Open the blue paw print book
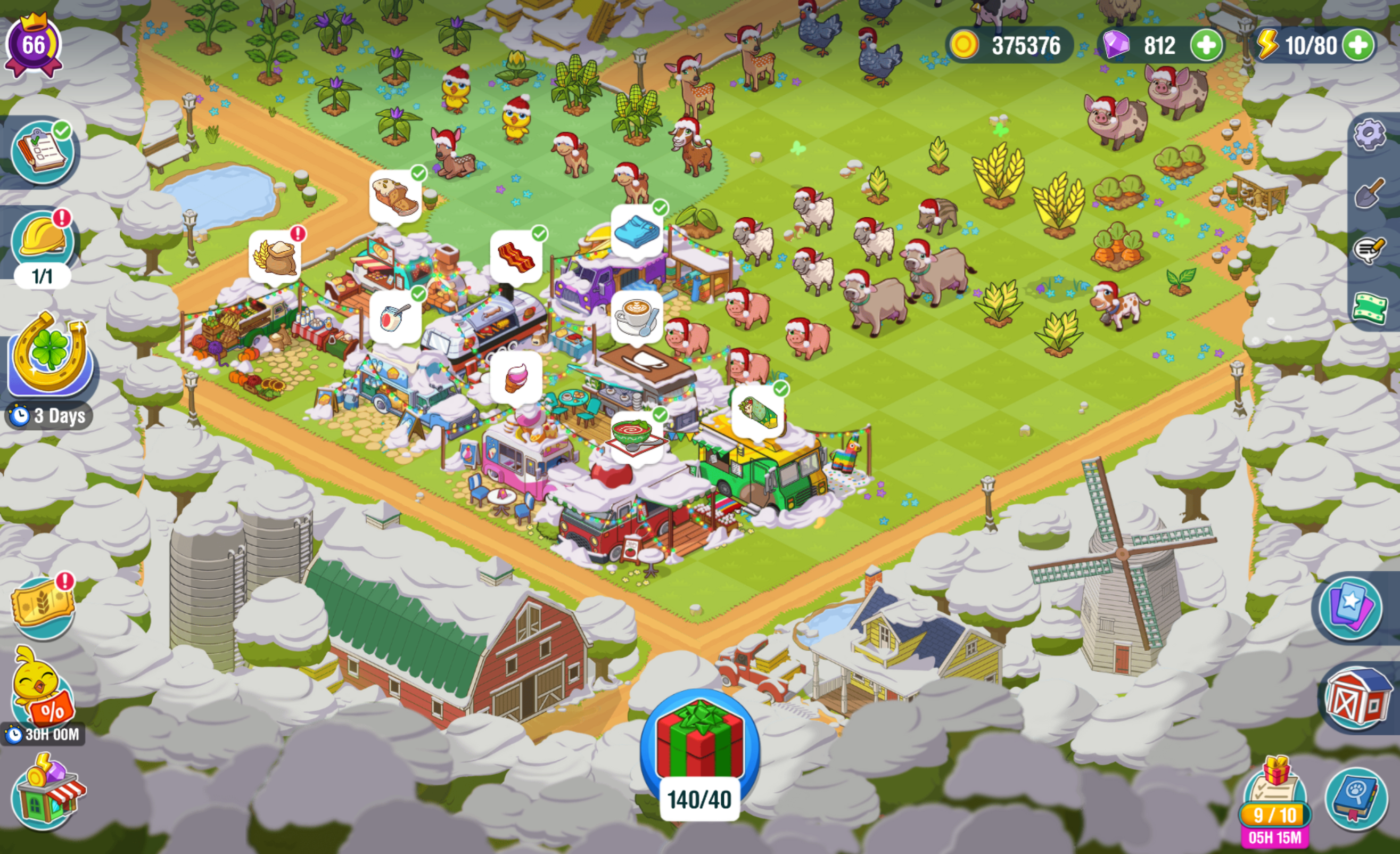 [1356, 797]
